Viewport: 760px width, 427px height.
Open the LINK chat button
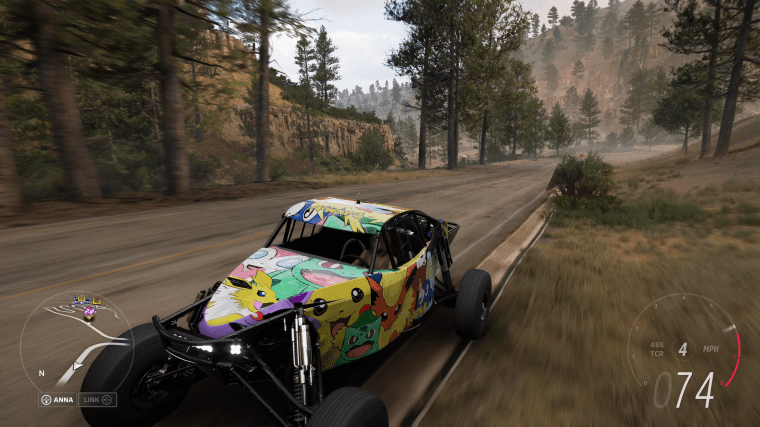(x=98, y=400)
